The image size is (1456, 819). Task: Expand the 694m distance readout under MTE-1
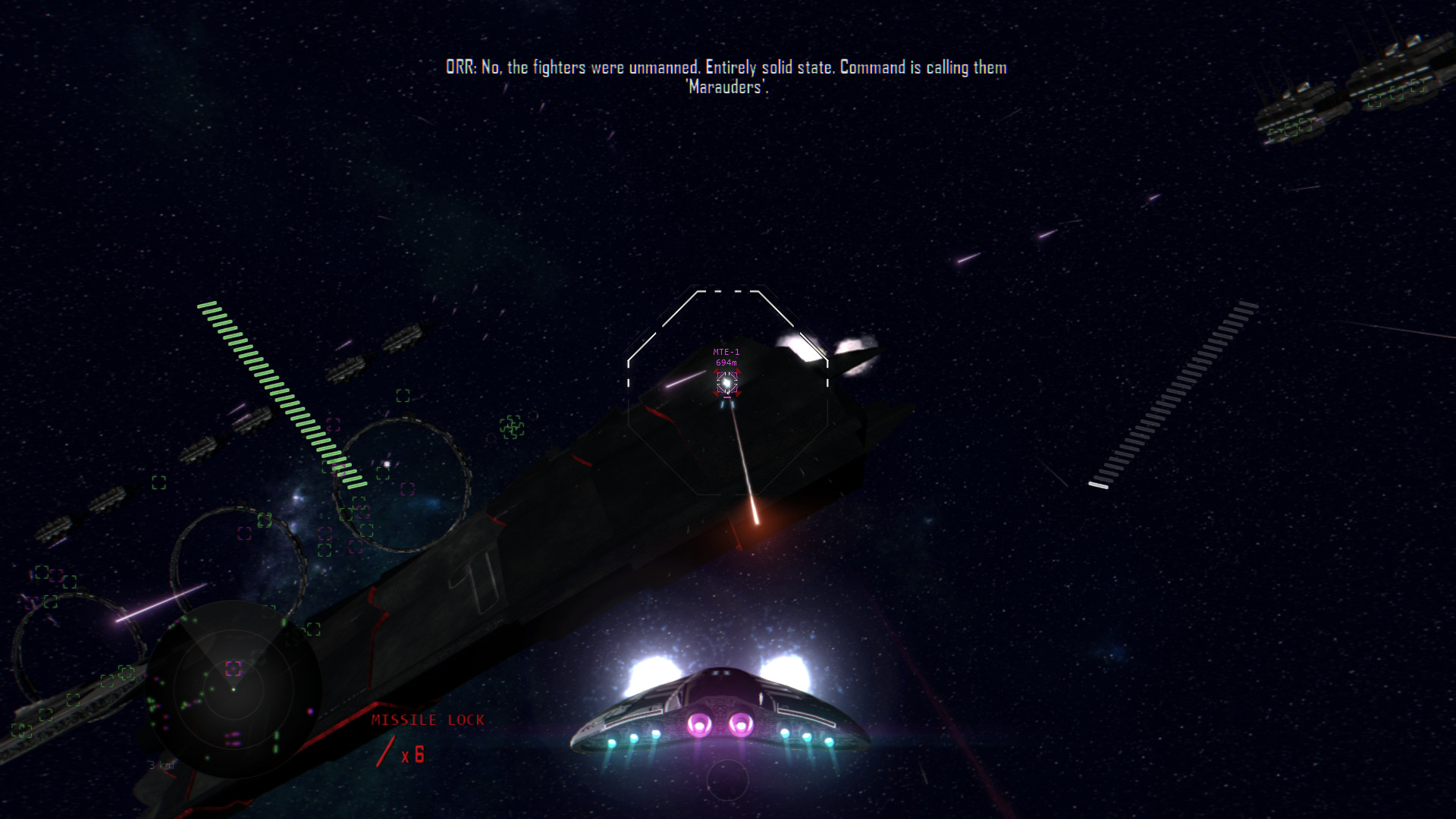point(726,362)
